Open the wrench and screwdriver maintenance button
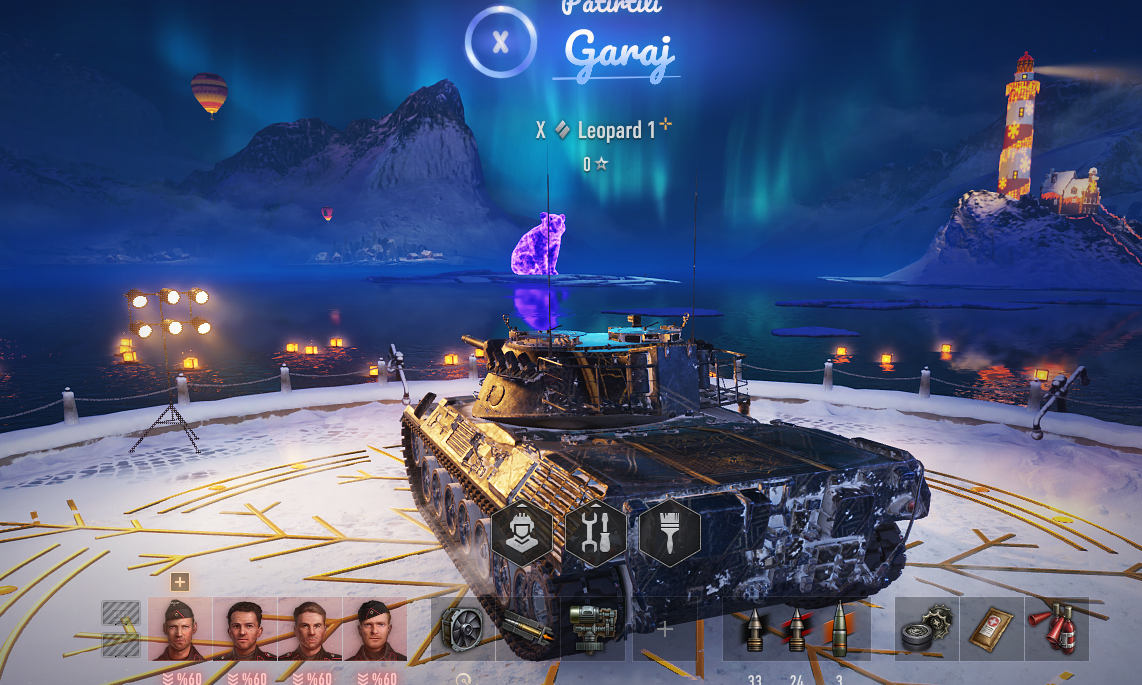1142x685 pixels. pos(595,532)
